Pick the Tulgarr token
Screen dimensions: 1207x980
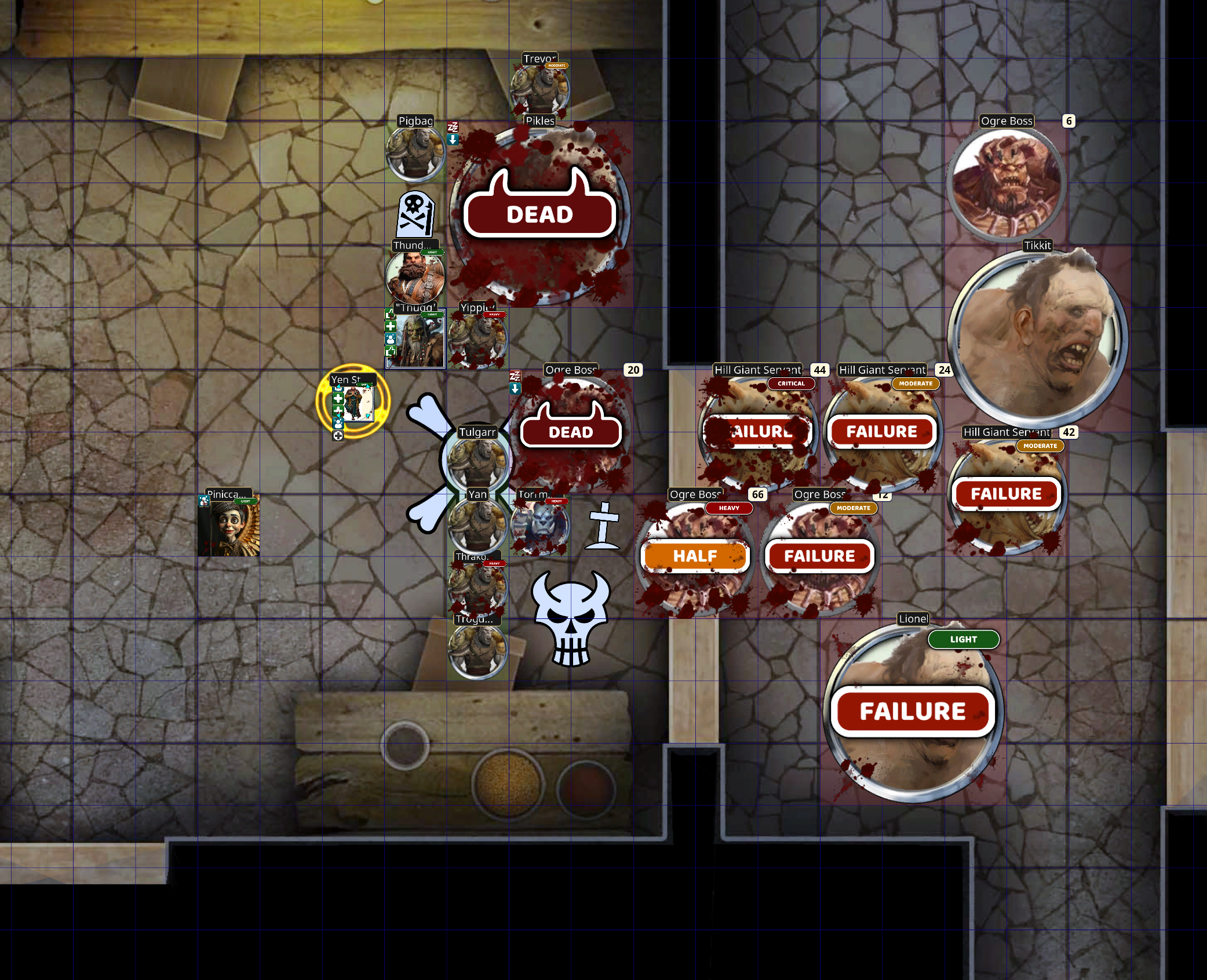477,462
